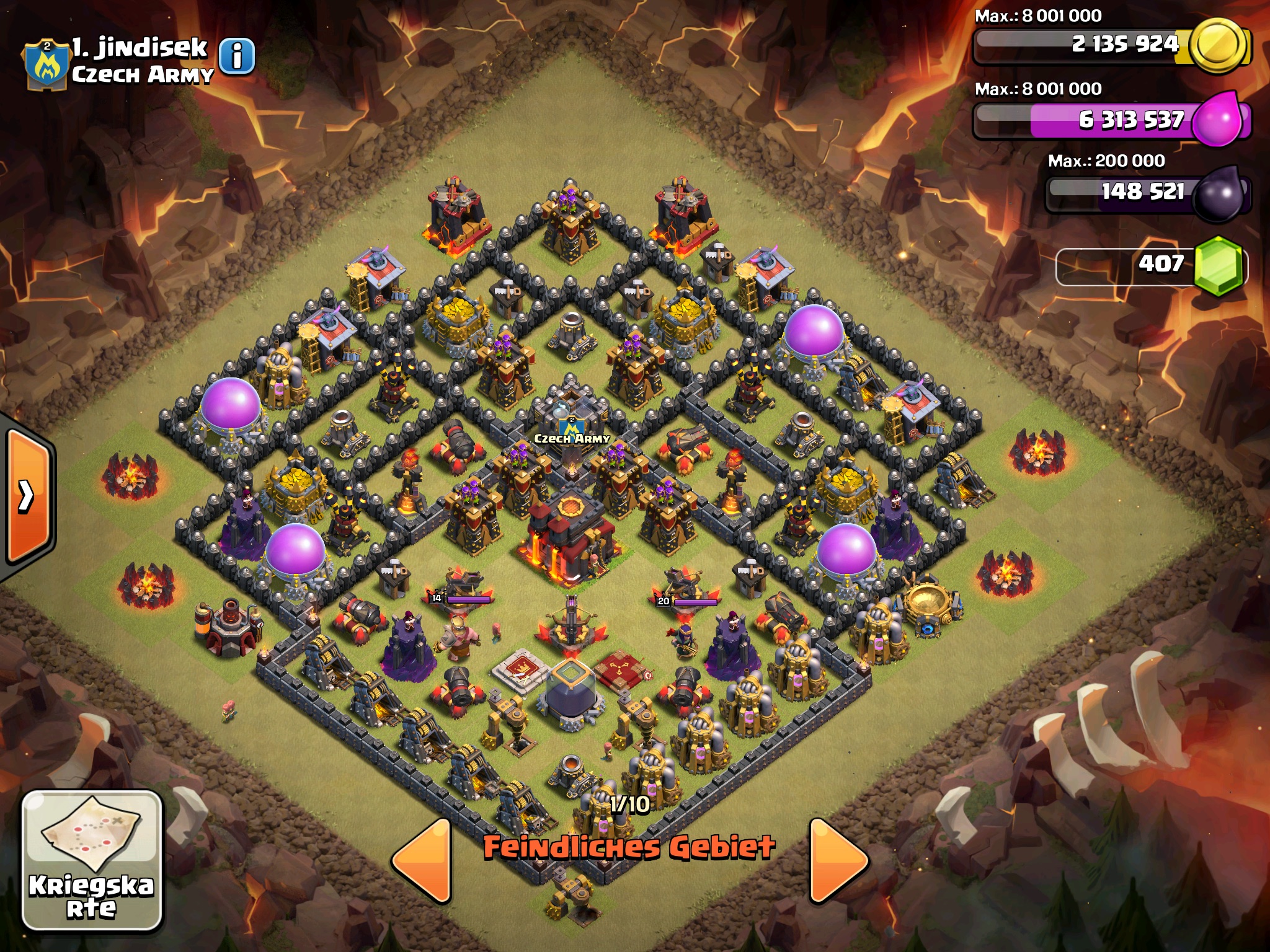Image resolution: width=1270 pixels, height=952 pixels.
Task: Expand the orange side panel arrow
Action: pos(27,496)
